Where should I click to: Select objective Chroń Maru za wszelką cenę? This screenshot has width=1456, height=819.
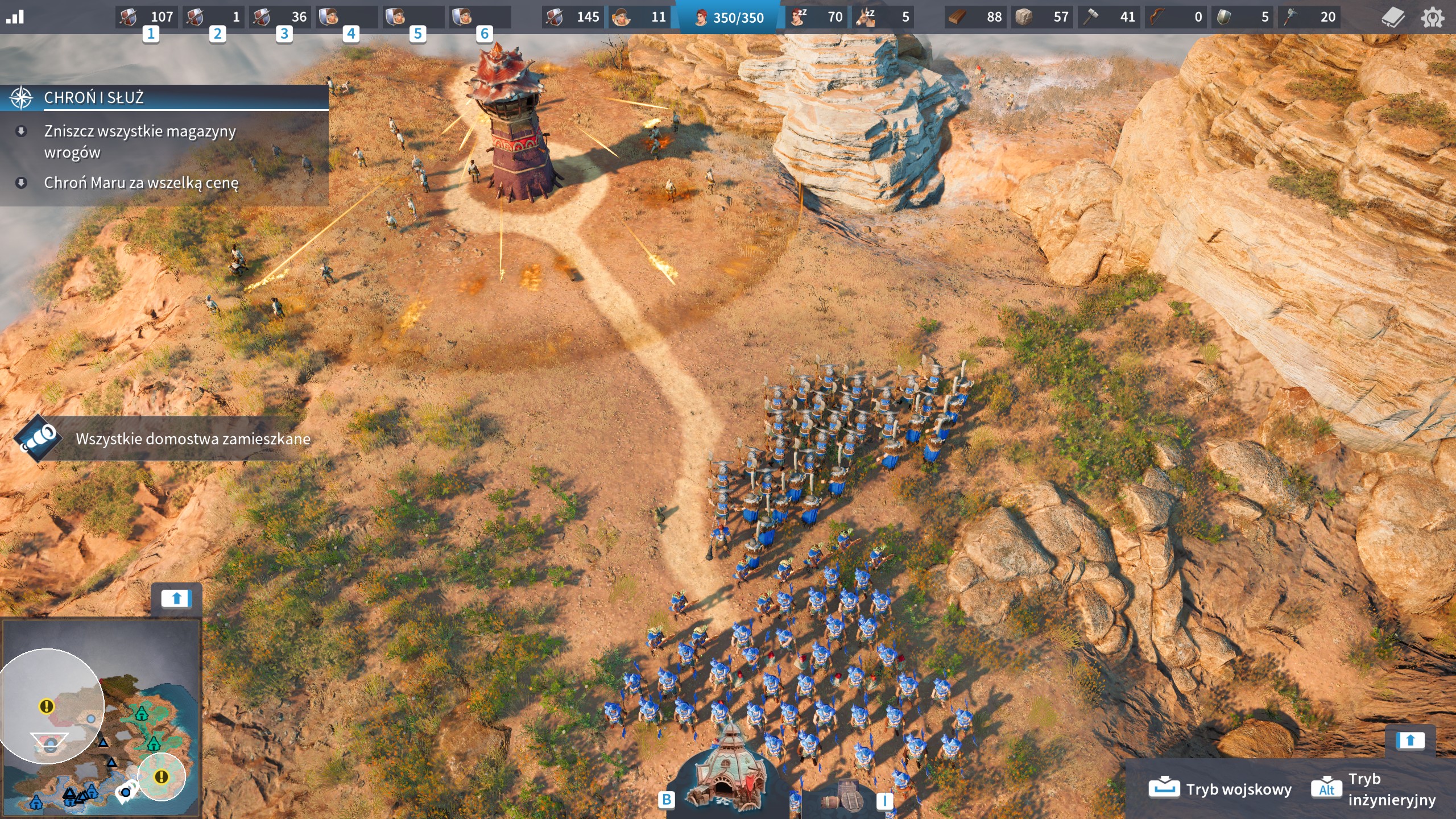(x=141, y=183)
